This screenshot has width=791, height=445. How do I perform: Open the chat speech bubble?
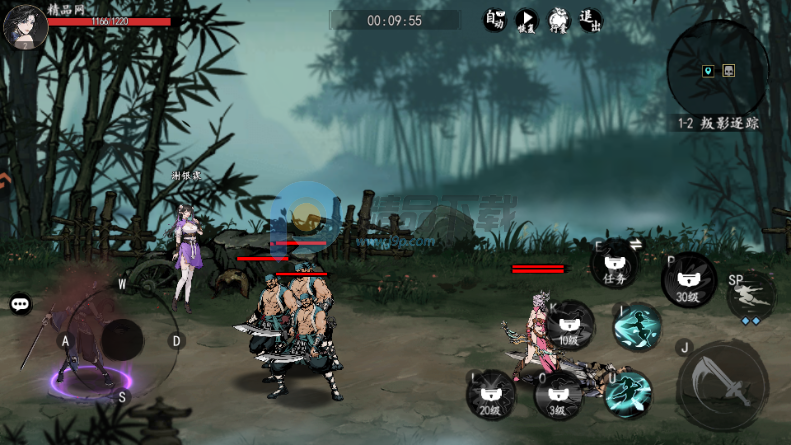pyautogui.click(x=20, y=304)
